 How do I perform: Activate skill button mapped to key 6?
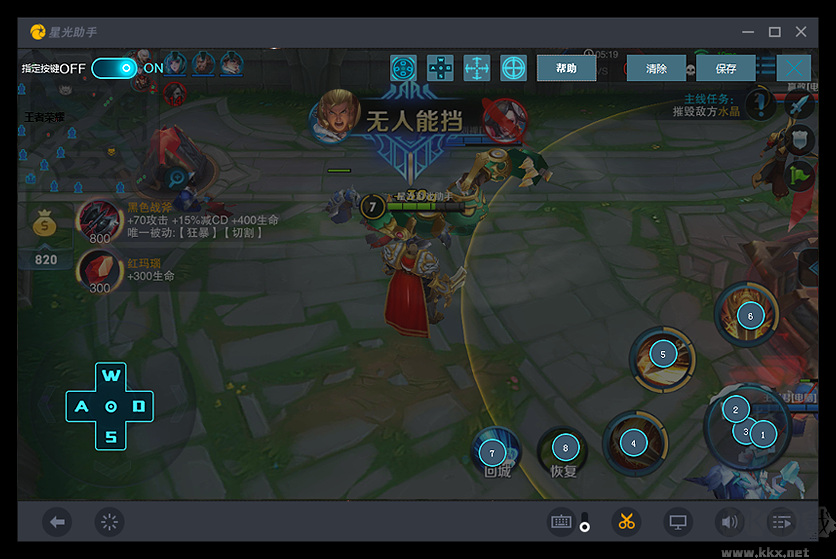click(750, 316)
